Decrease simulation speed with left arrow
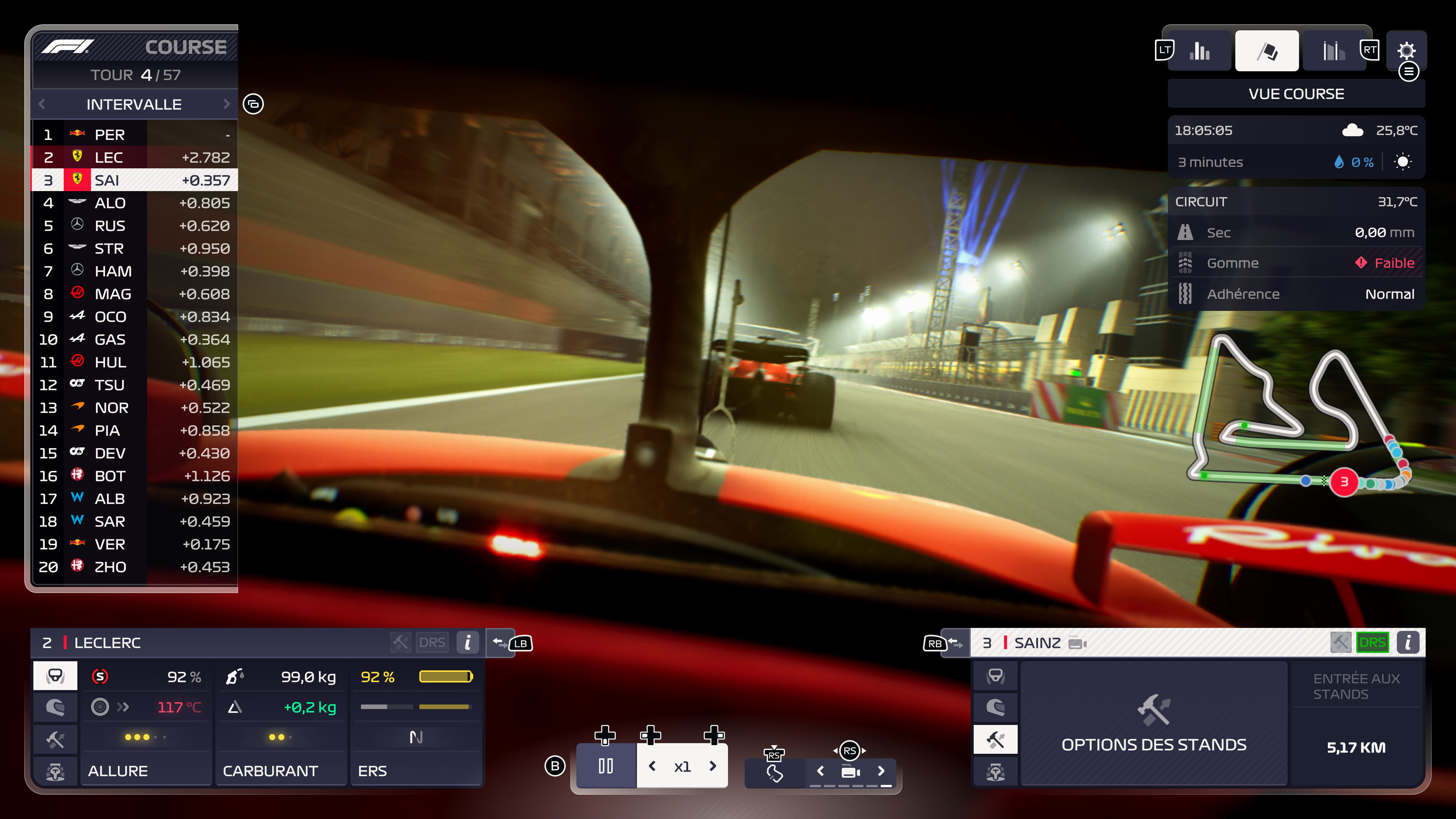 coord(652,766)
